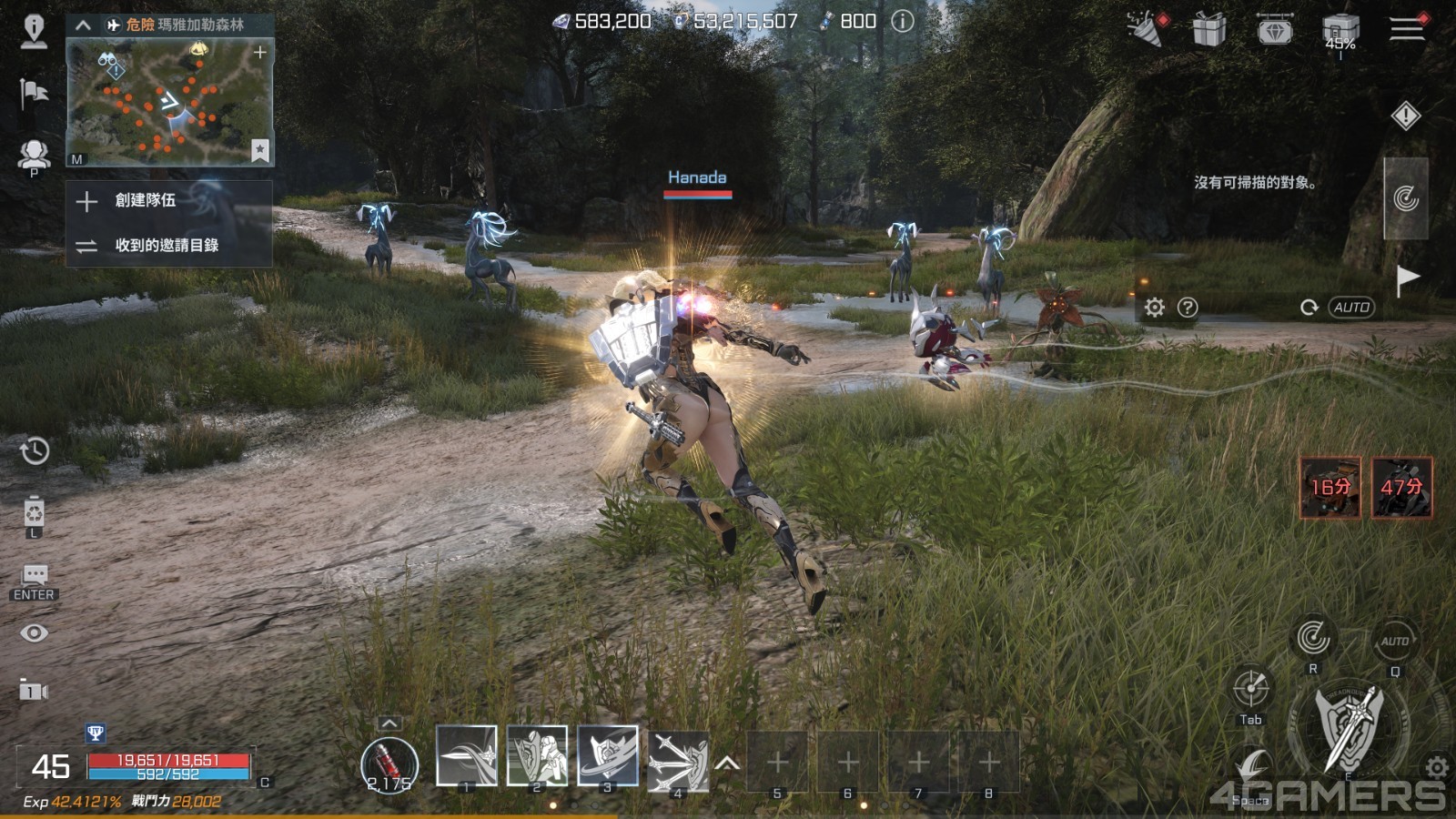The width and height of the screenshot is (1456, 819).
Task: Collapse the minimap with arrow toggle
Action: pyautogui.click(x=83, y=25)
